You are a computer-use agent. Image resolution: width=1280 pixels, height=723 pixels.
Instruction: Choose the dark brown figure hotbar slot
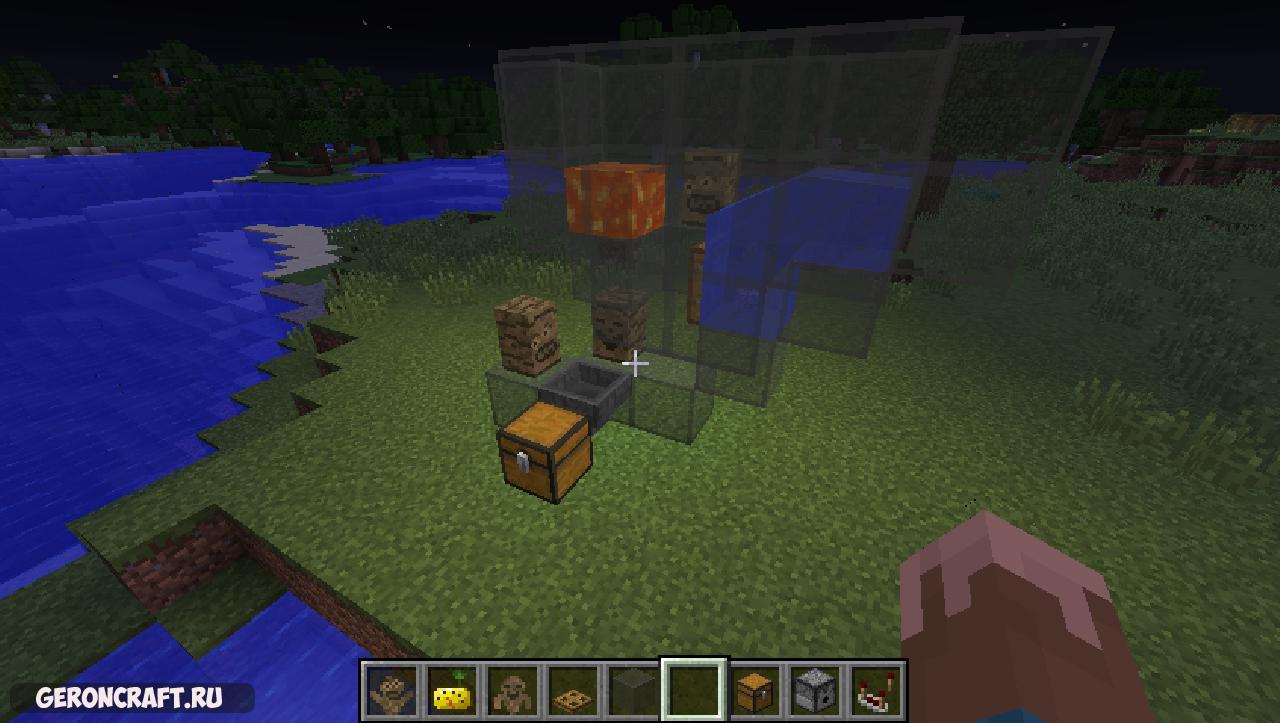513,690
